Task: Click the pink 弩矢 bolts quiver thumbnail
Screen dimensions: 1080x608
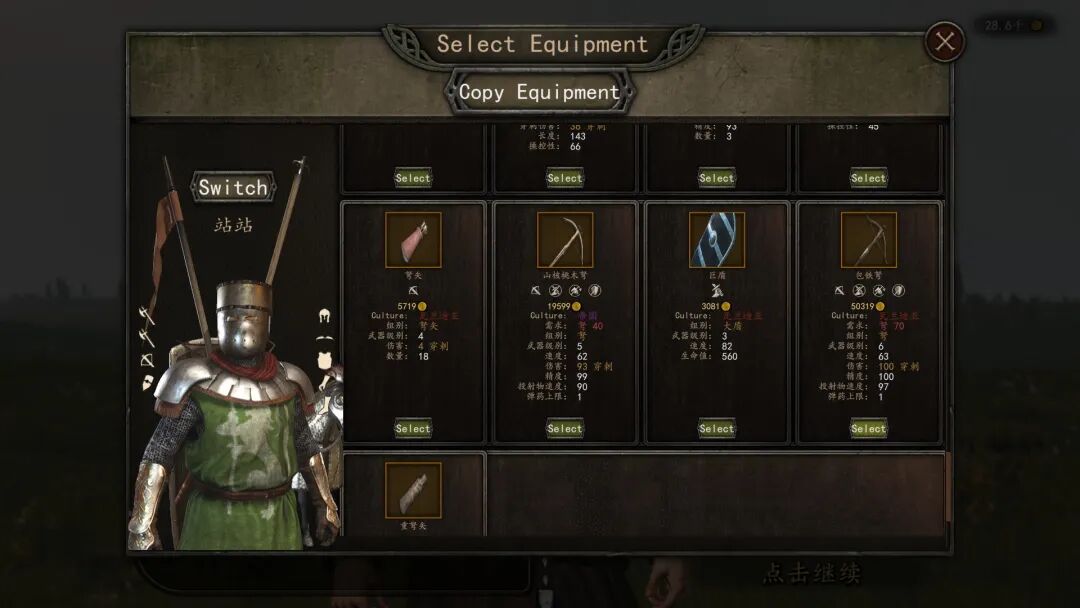Action: click(413, 240)
